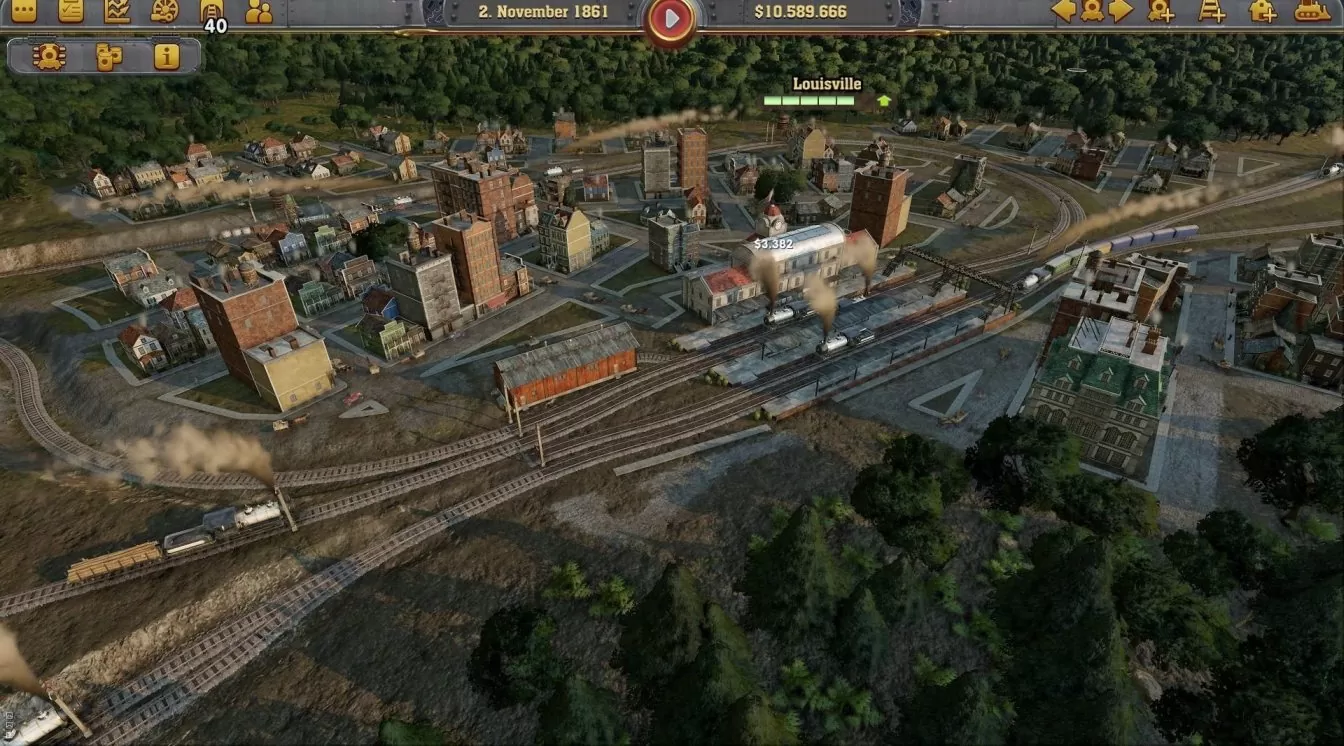Select the Louisville city label
Viewport: 1344px width, 746px height.
pyautogui.click(x=827, y=84)
